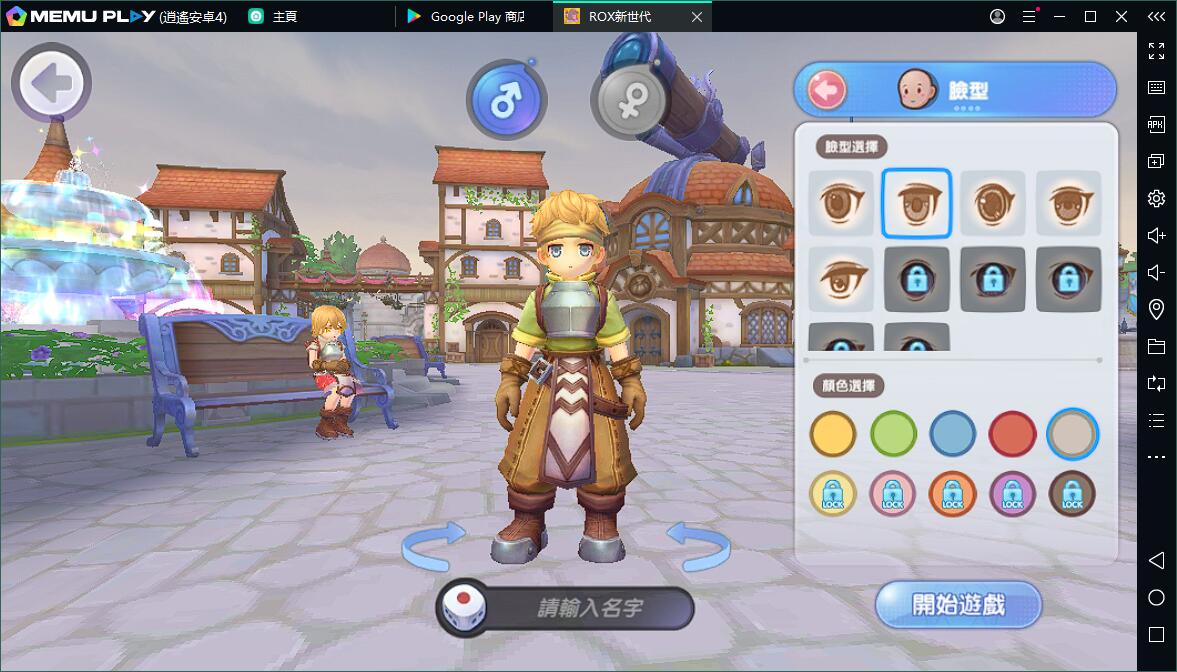1177x672 pixels.
Task: Roll the dice for a random name
Action: click(x=463, y=608)
